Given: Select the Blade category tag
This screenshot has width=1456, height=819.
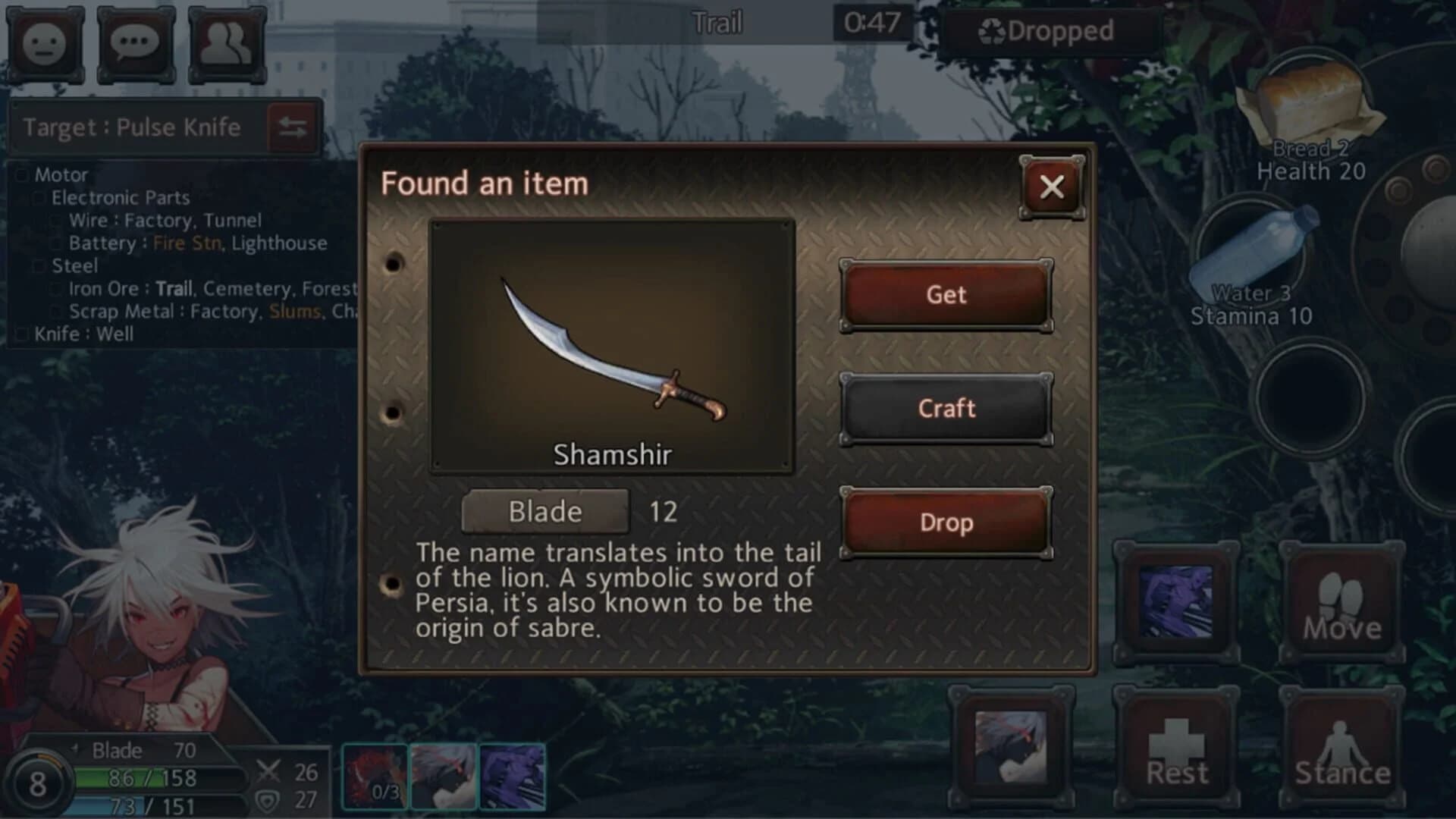Looking at the screenshot, I should [544, 511].
